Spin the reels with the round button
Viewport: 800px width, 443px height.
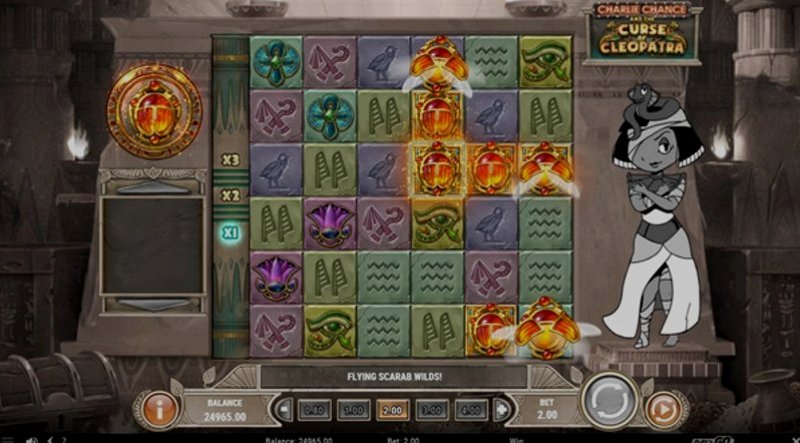tap(607, 399)
